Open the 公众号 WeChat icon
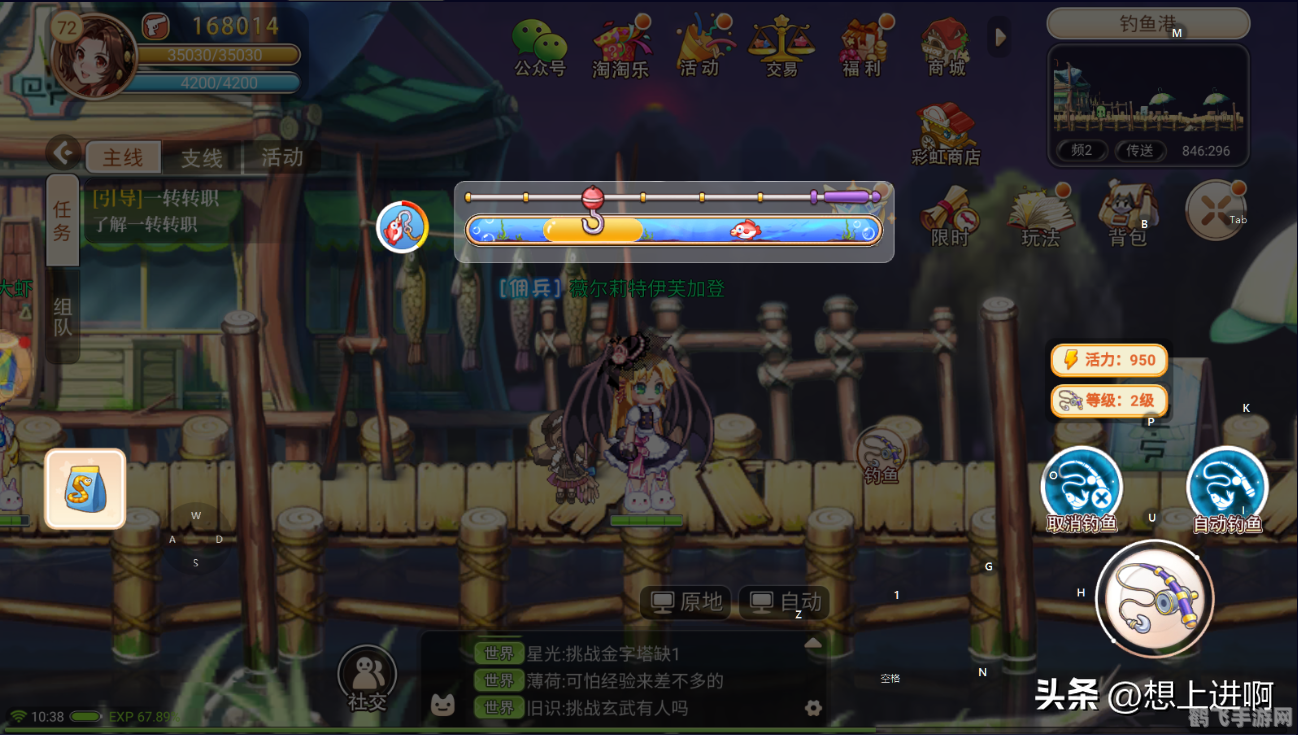This screenshot has width=1298, height=735. (540, 45)
